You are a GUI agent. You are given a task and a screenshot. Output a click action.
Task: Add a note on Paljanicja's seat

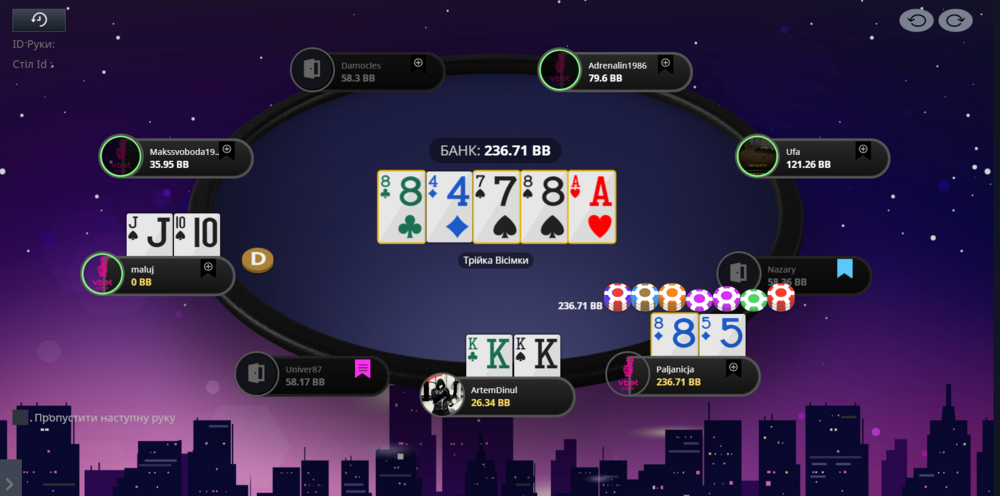733,369
